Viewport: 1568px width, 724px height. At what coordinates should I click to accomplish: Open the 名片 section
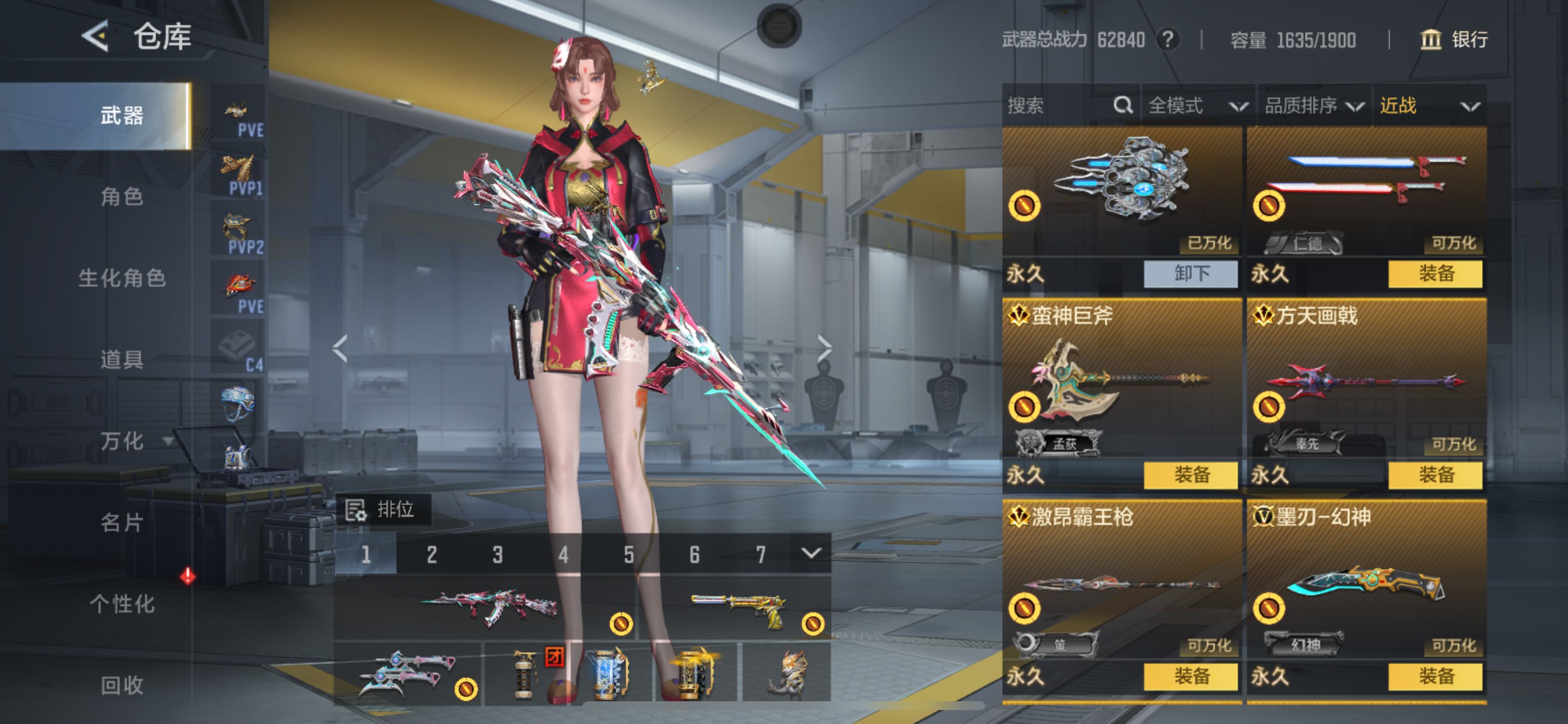[x=122, y=523]
